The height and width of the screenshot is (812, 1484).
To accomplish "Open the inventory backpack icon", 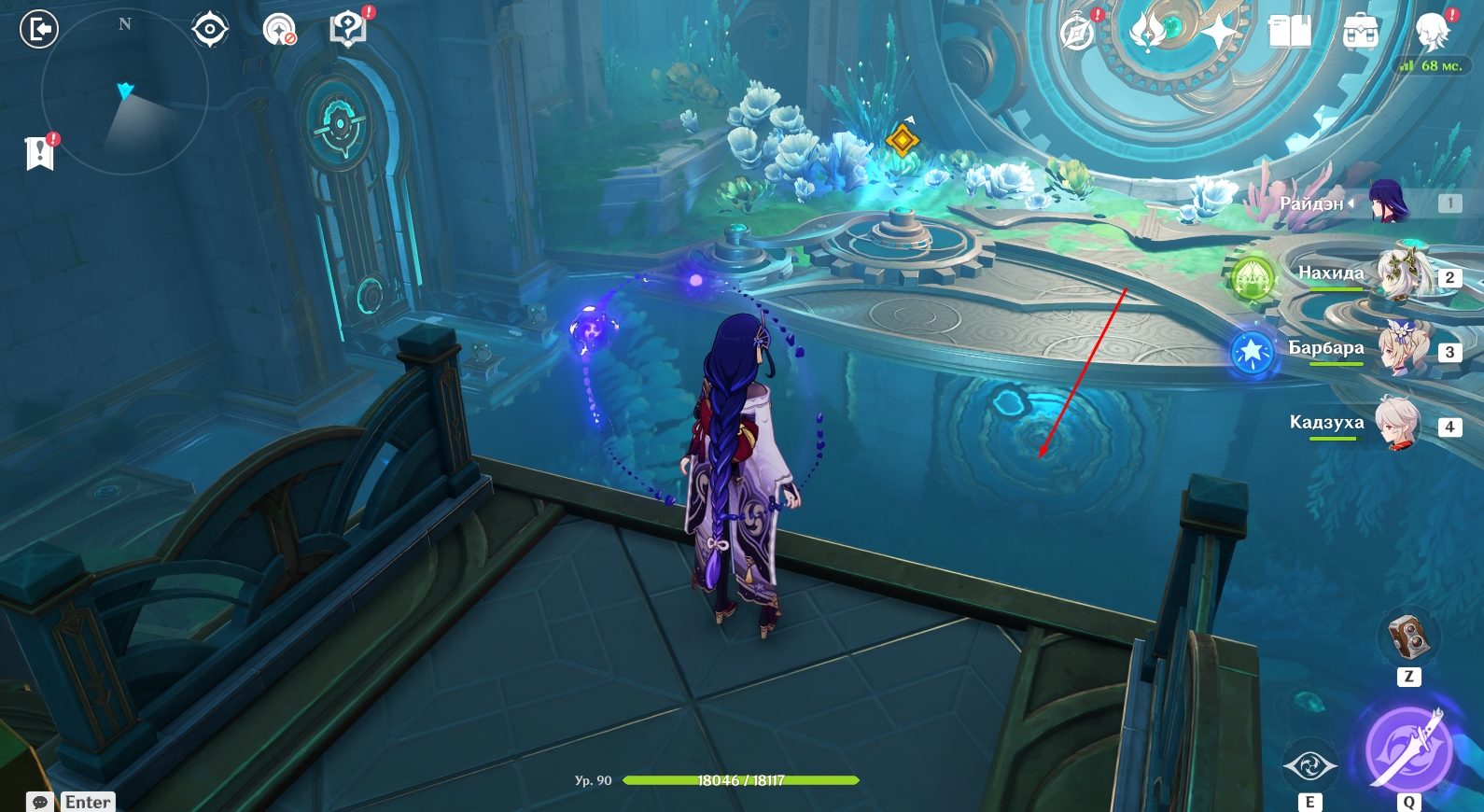I will [x=1361, y=33].
